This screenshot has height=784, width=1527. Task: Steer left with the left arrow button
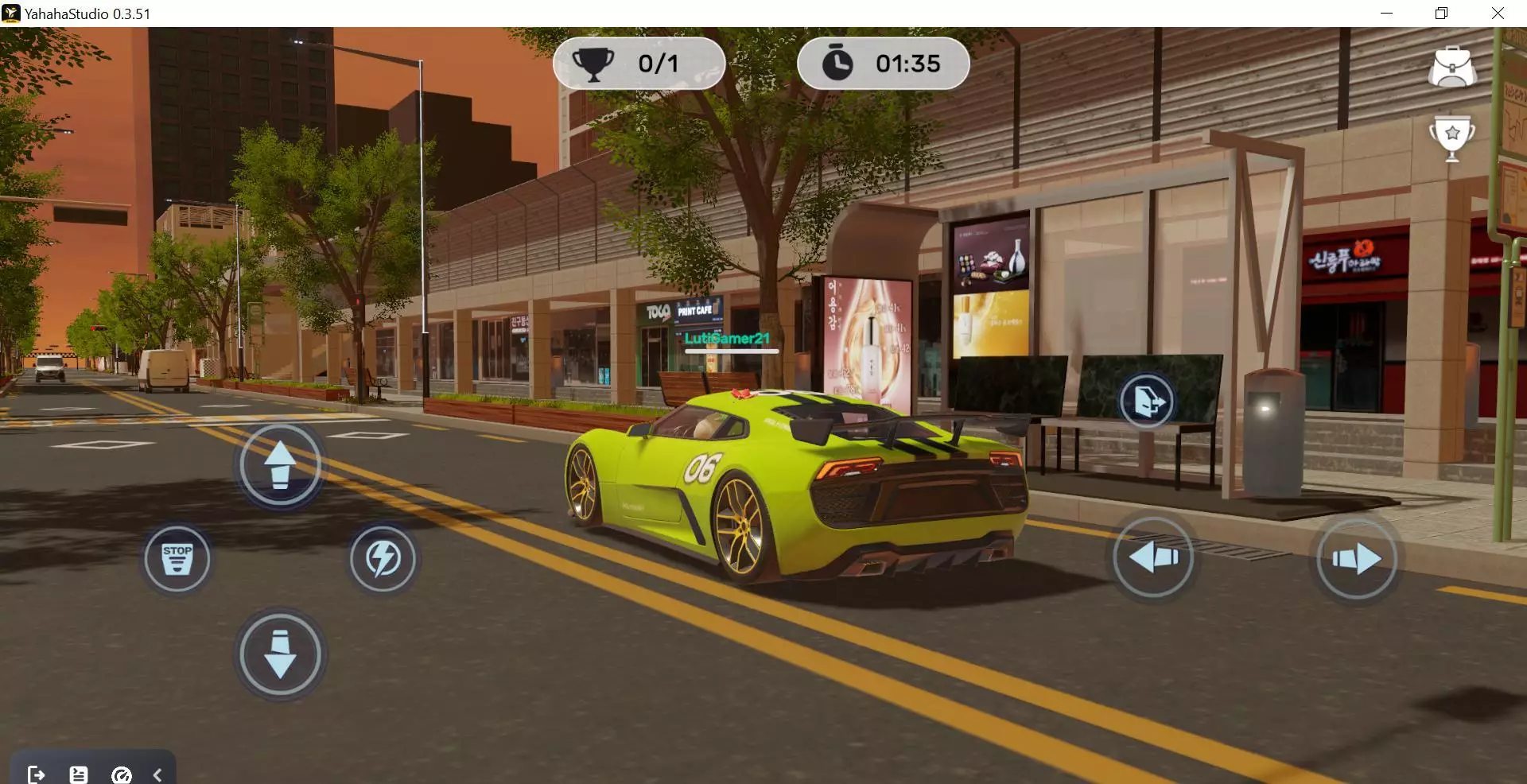tap(1152, 557)
